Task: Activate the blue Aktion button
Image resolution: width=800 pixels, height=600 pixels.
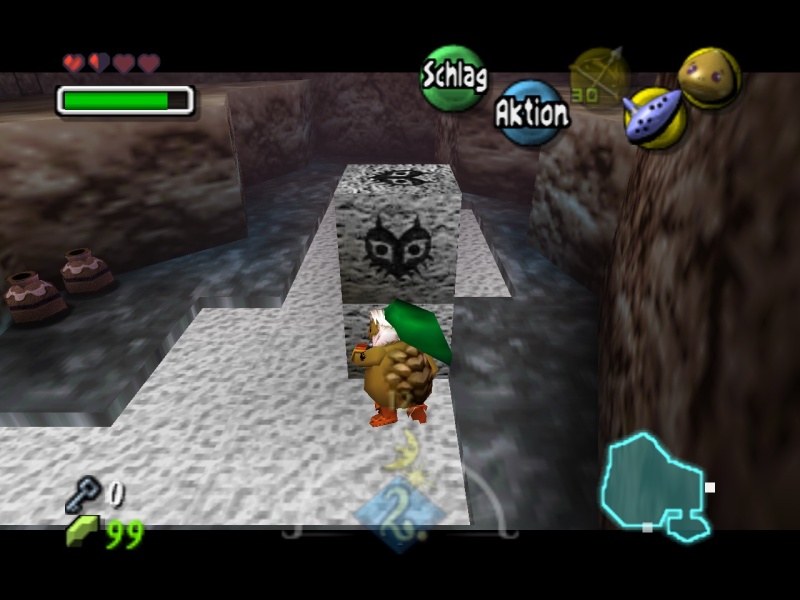Action: point(531,112)
